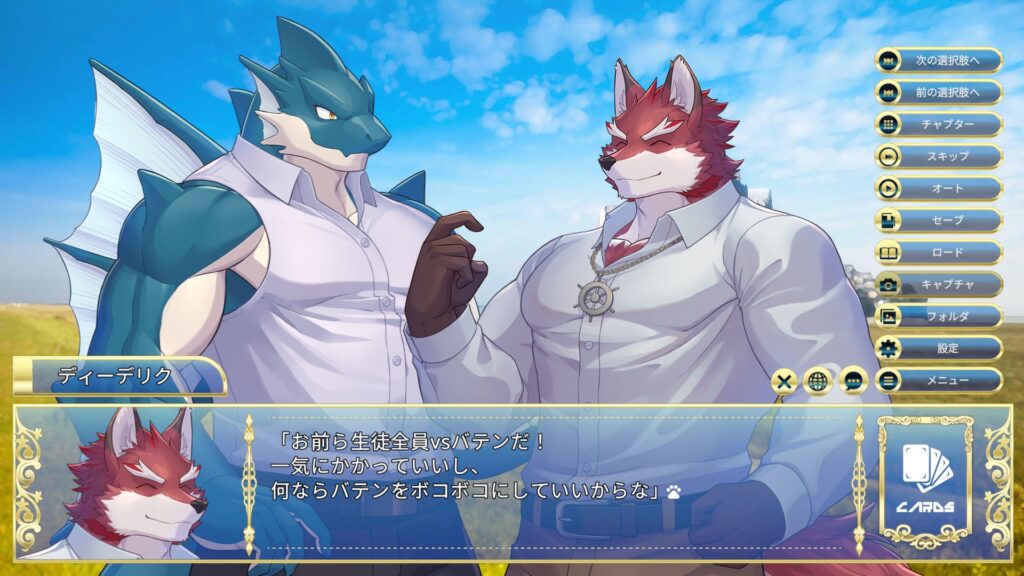Screen dimensions: 1024x576
Task: Jump to the next choice (次の選択肢へ)
Action: tap(938, 60)
